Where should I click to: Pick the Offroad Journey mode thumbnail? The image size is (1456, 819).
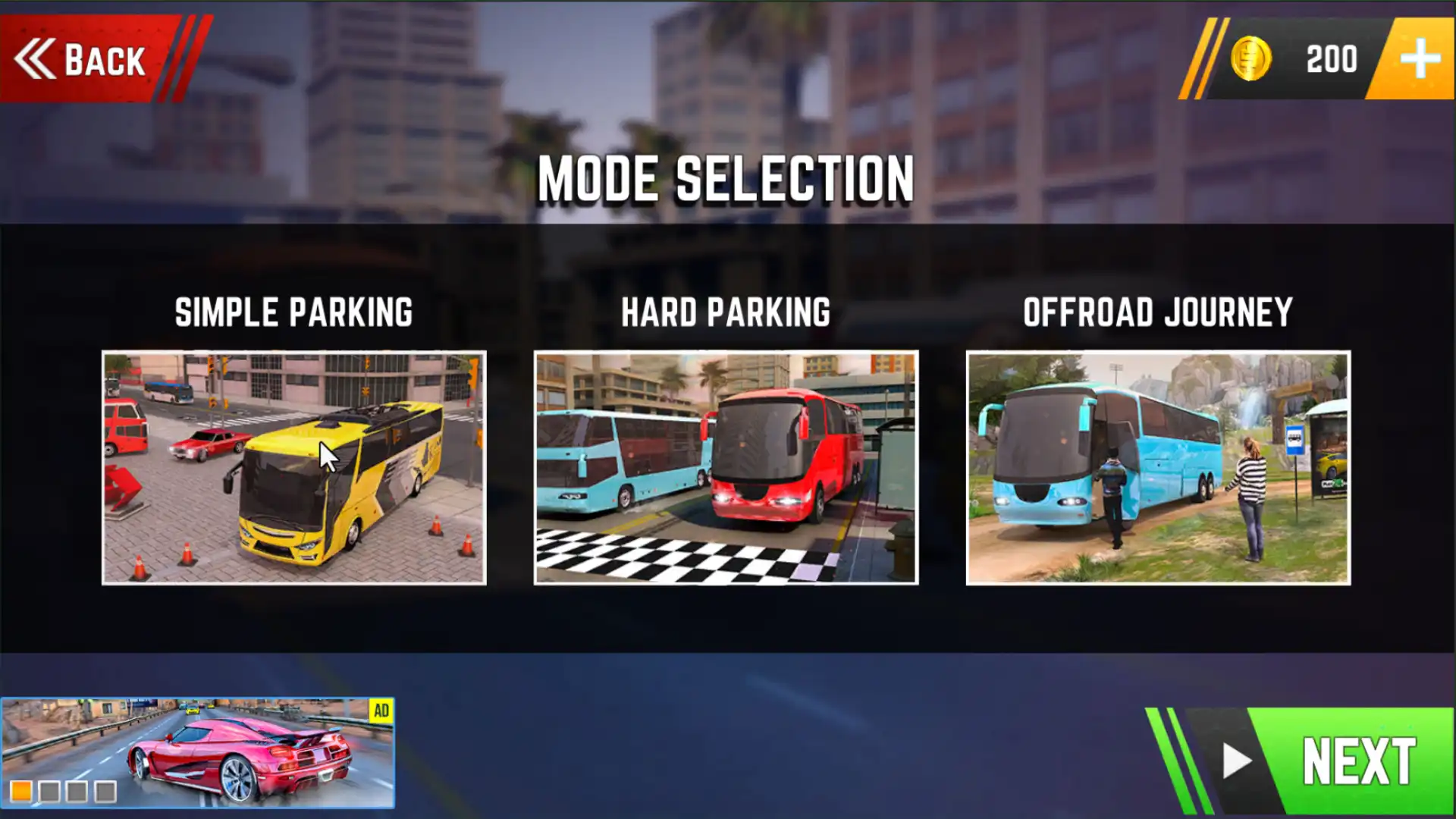tap(1158, 467)
